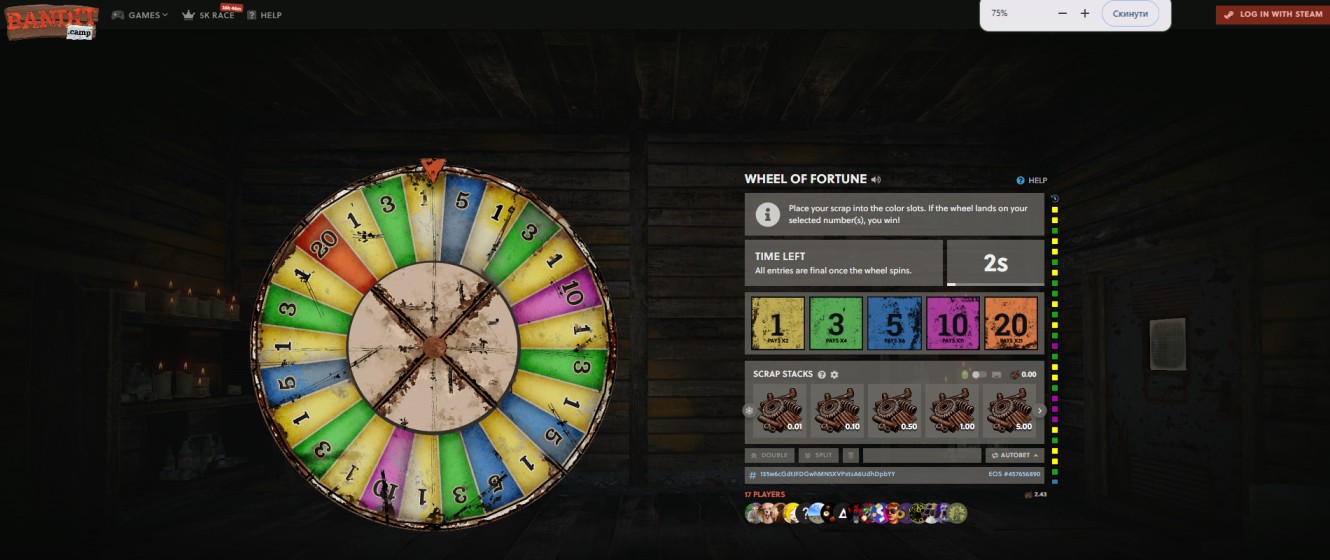The width and height of the screenshot is (1330, 560).
Task: Mute the Wheel of Fortune sound
Action: click(876, 180)
